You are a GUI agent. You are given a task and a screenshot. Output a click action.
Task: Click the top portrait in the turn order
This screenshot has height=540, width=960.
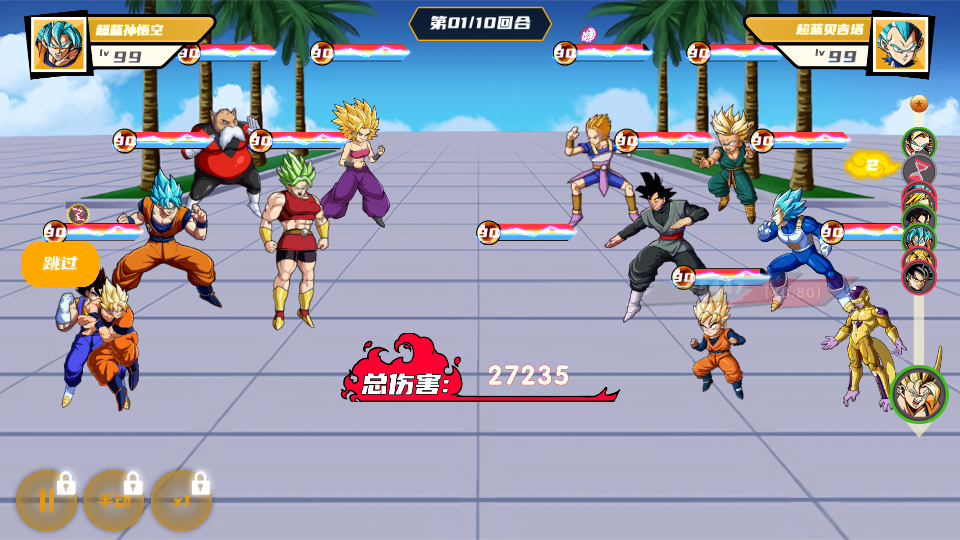(x=918, y=143)
